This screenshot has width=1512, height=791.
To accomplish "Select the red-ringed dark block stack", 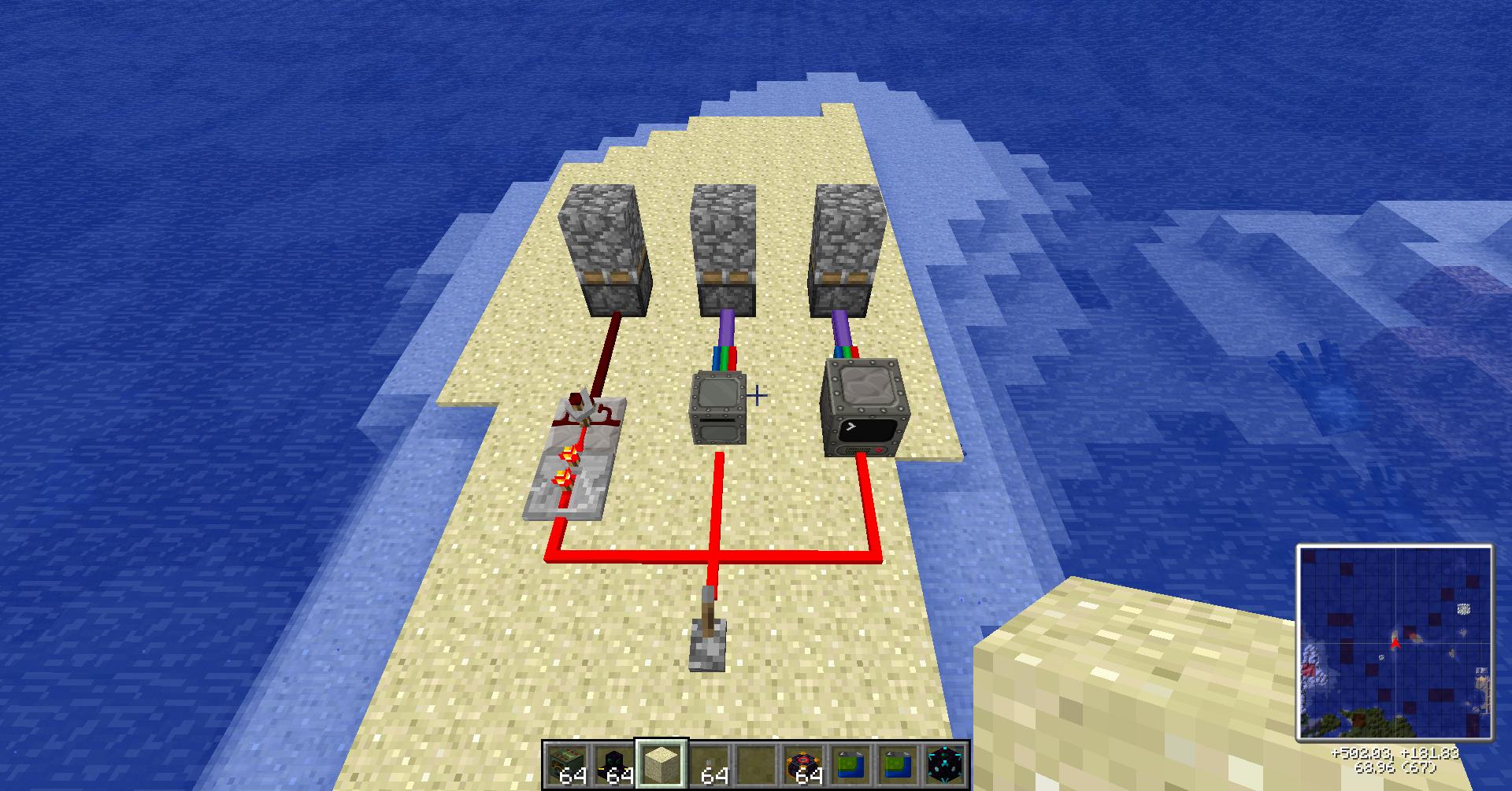I will click(802, 764).
